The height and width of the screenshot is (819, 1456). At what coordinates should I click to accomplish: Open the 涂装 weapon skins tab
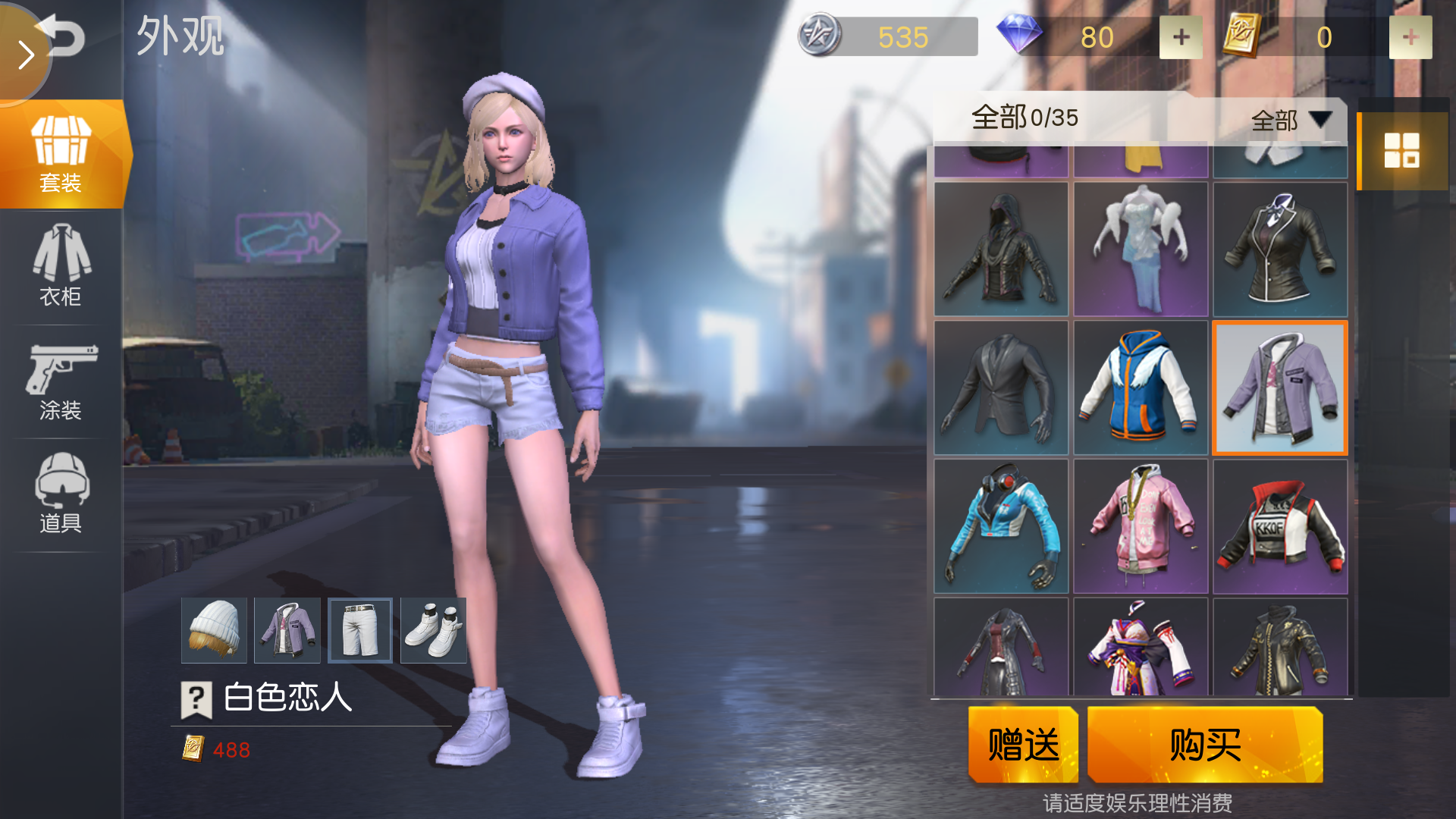coord(61,381)
